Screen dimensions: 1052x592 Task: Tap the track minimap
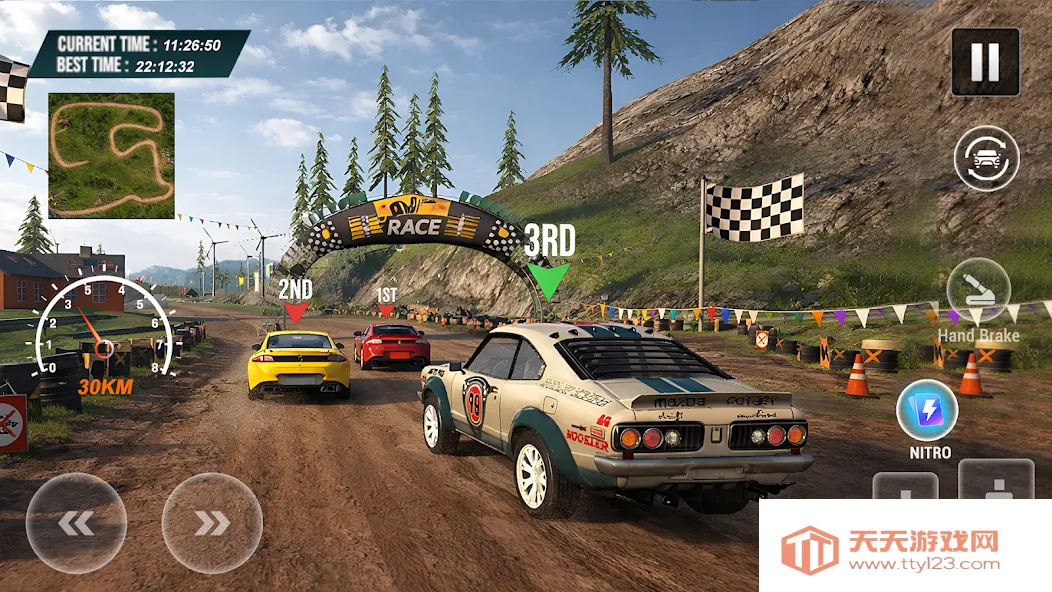click(x=111, y=155)
